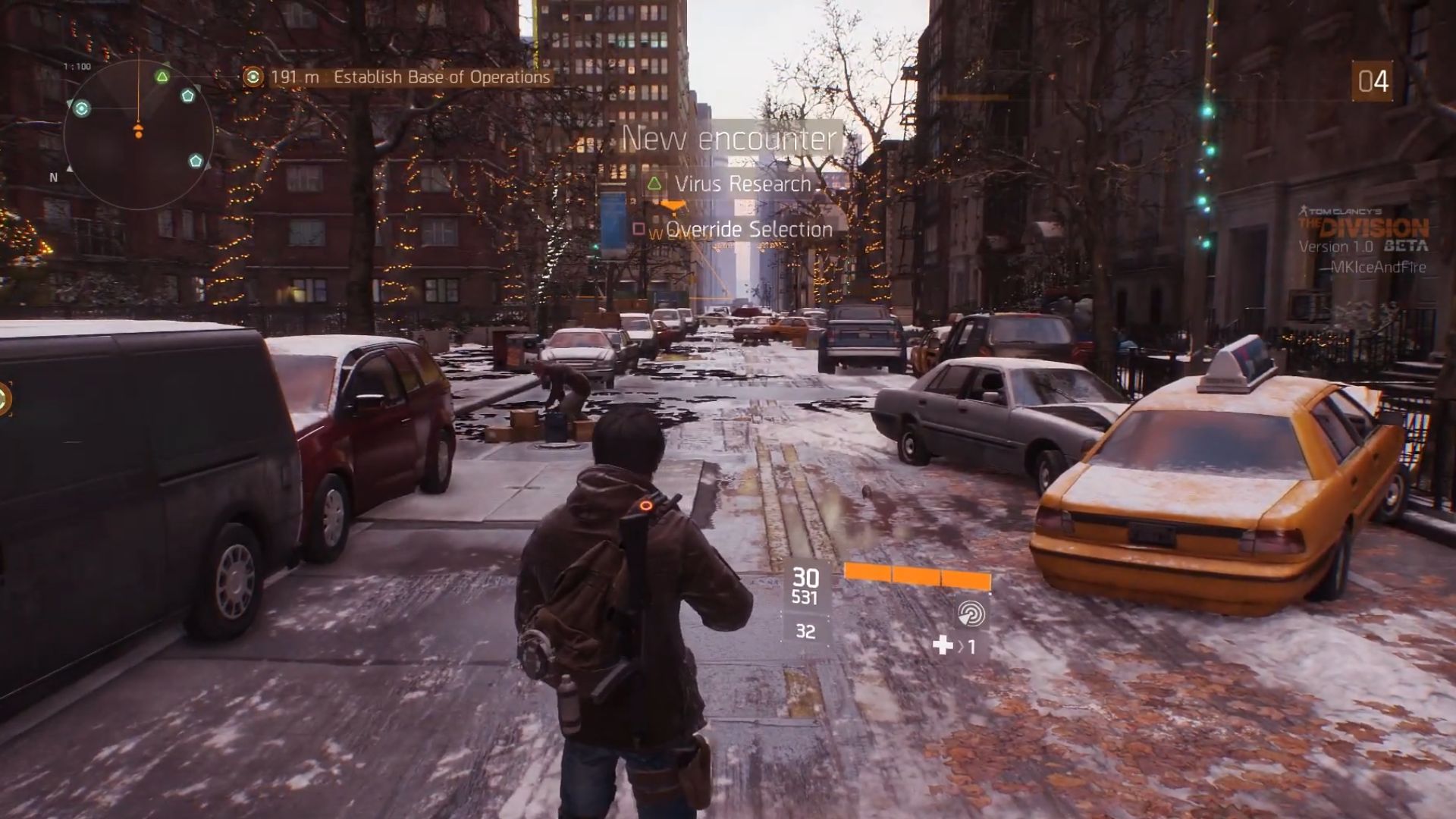1456x819 pixels.
Task: Select the Establish Base of Operations objective
Action: 441,77
